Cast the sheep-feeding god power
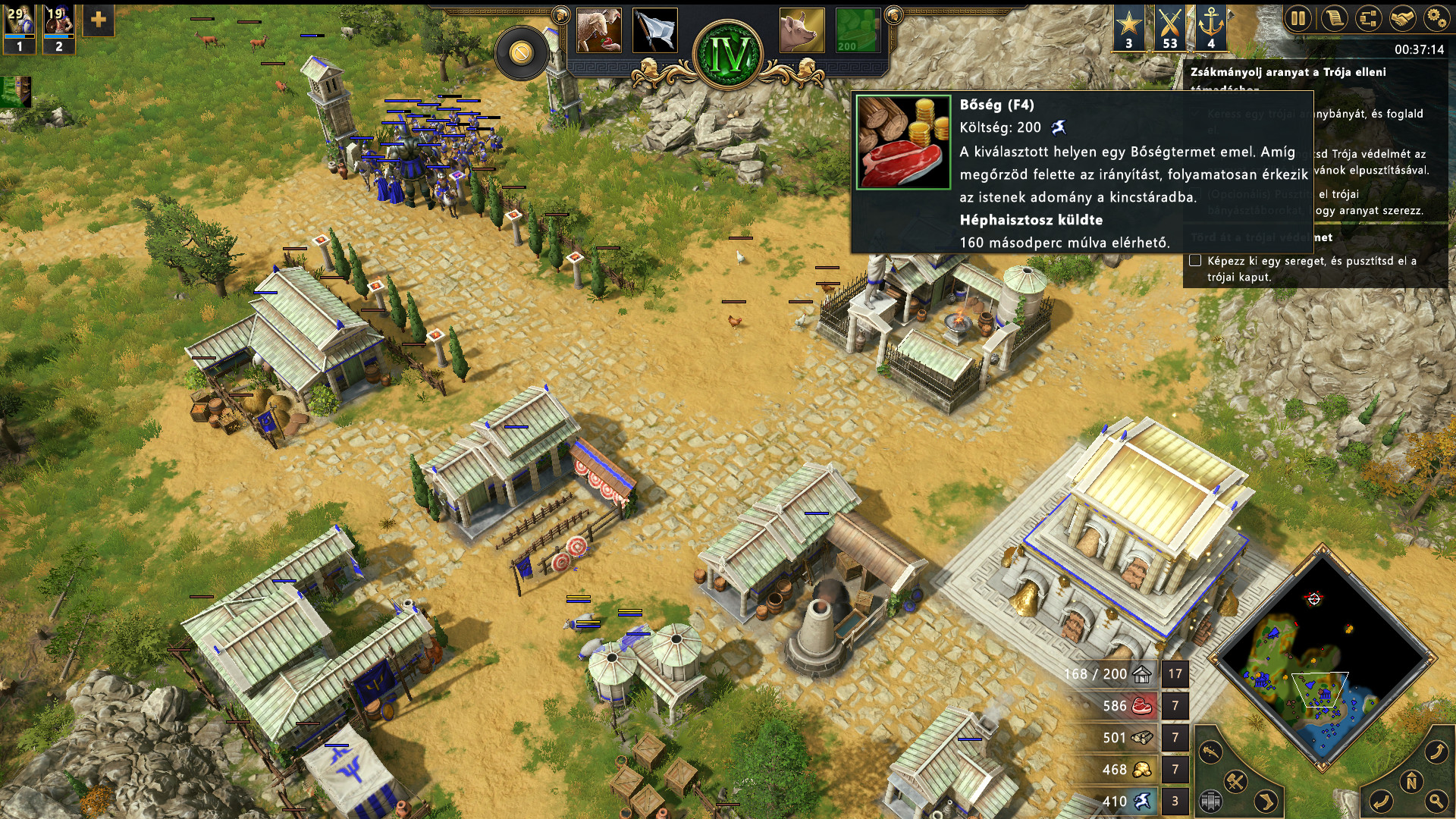This screenshot has width=1456, height=819. tap(598, 31)
